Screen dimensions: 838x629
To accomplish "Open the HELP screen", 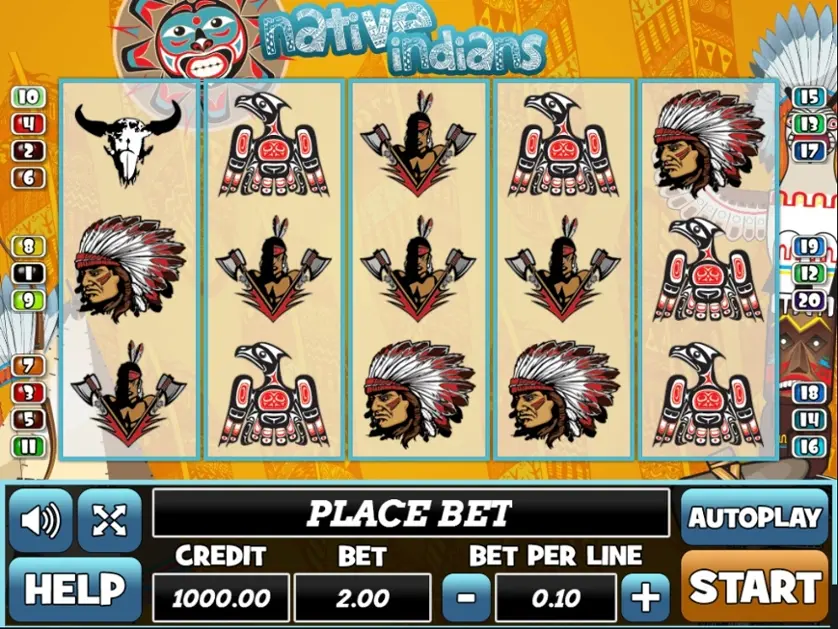I will (75, 589).
